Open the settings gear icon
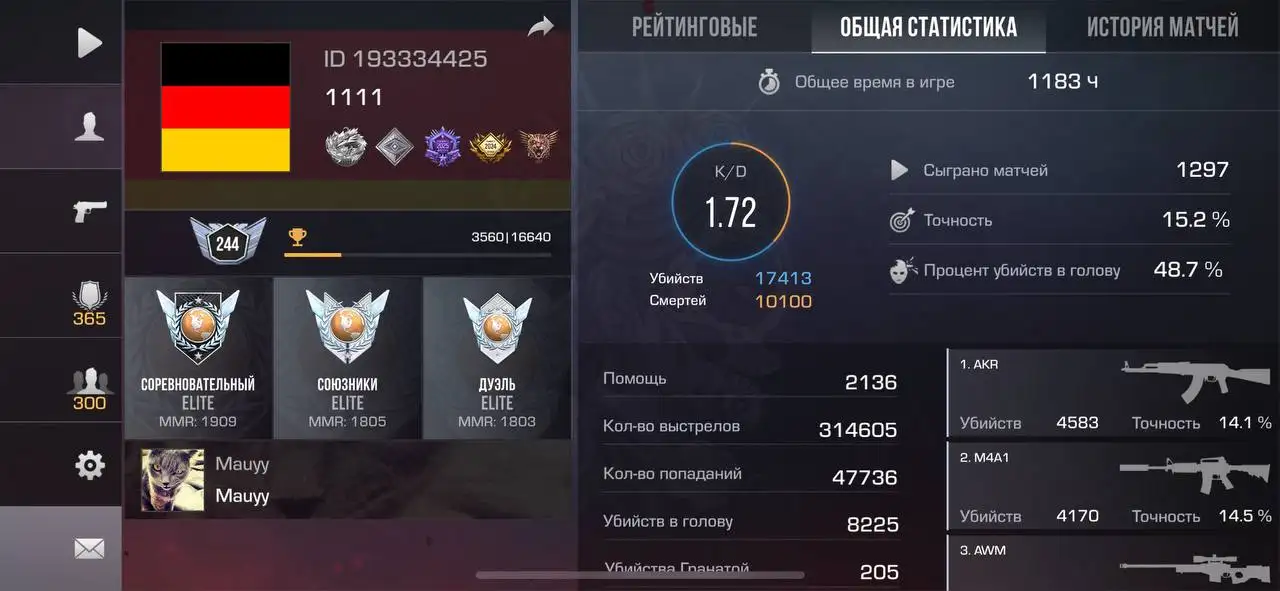Screen dimensions: 1280x591 pos(89,465)
